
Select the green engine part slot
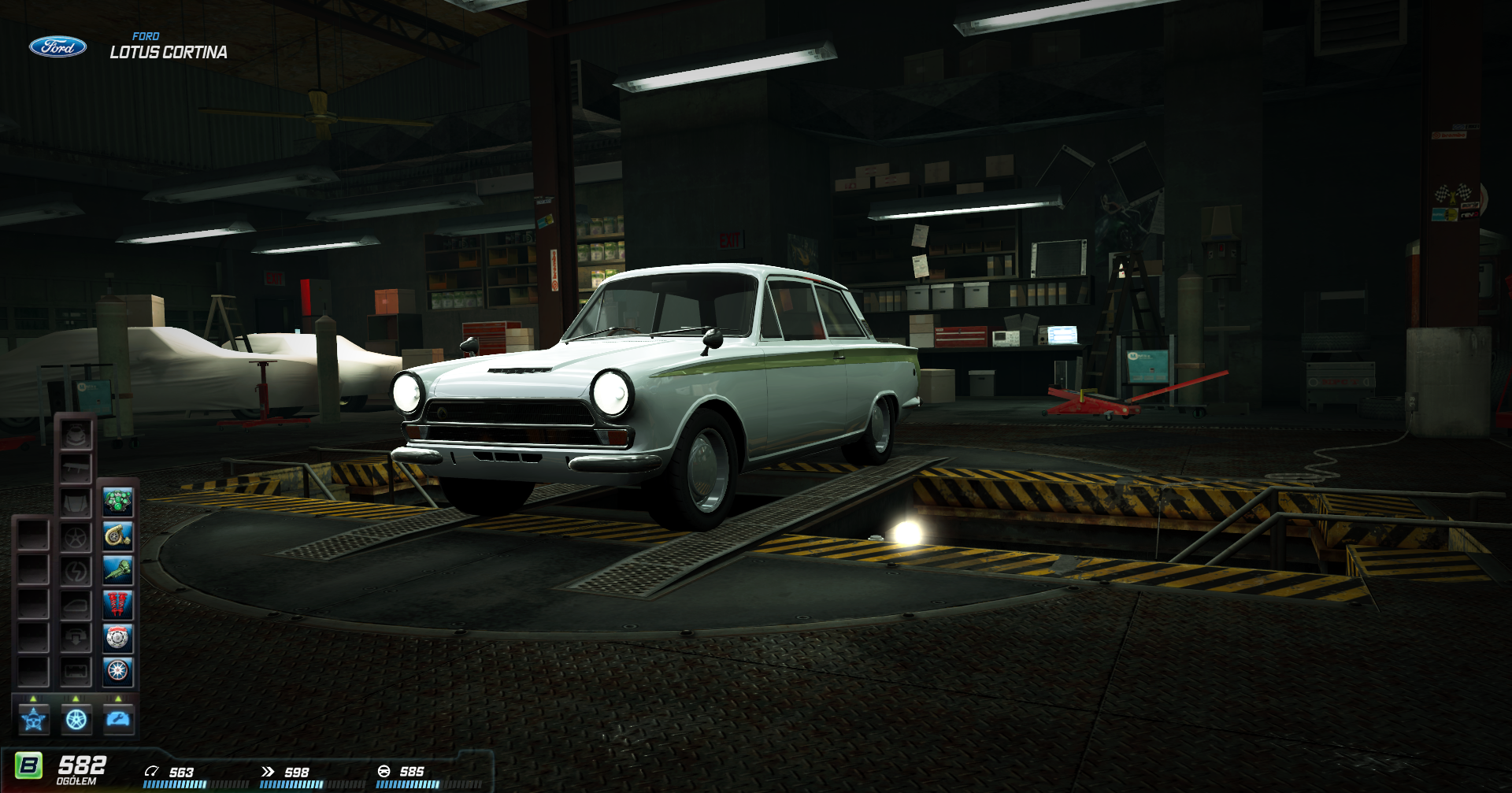pyautogui.click(x=118, y=502)
